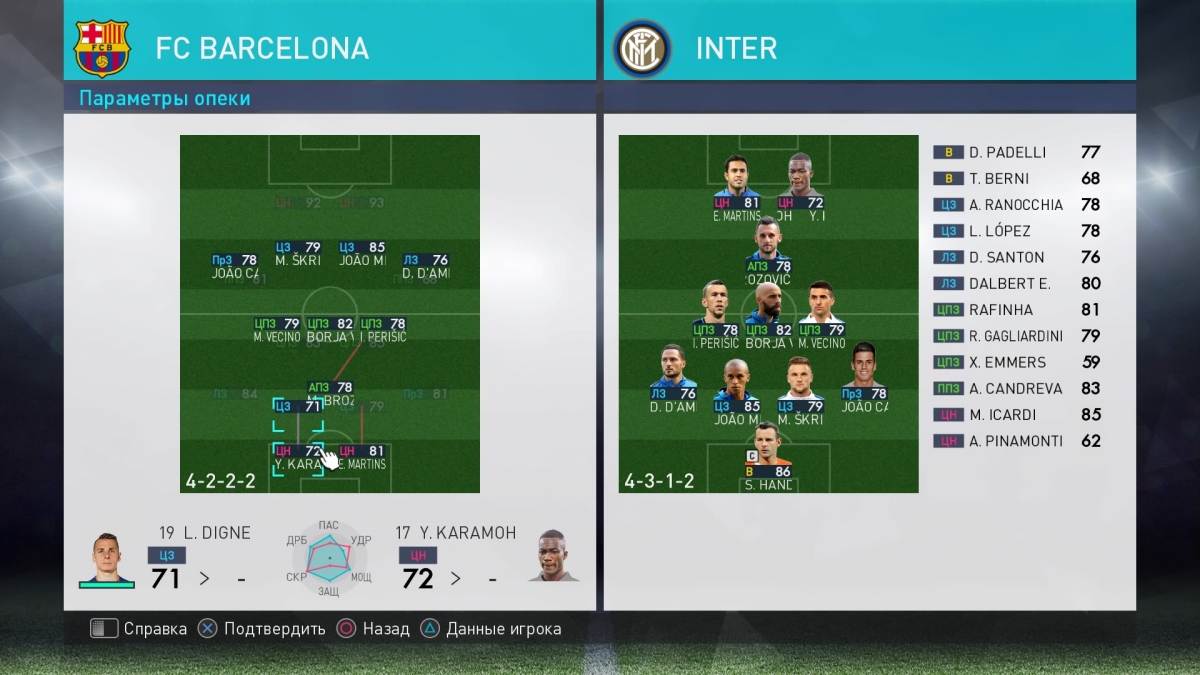The height and width of the screenshot is (675, 1200).
Task: Pick L. López from the substitutes list
Action: (x=1016, y=231)
